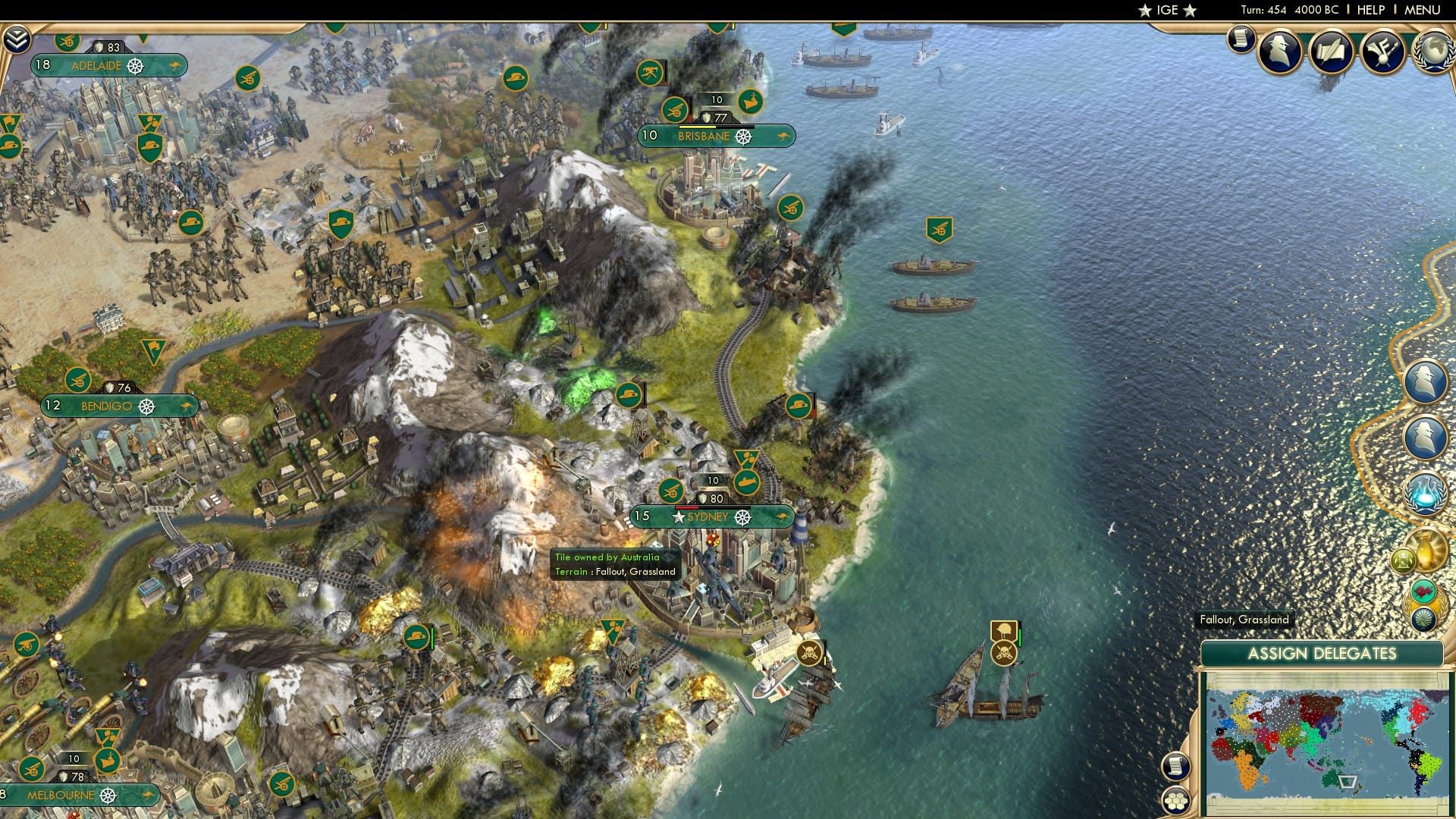
Task: Open the Culture and Tourism overview
Action: coord(1383,53)
